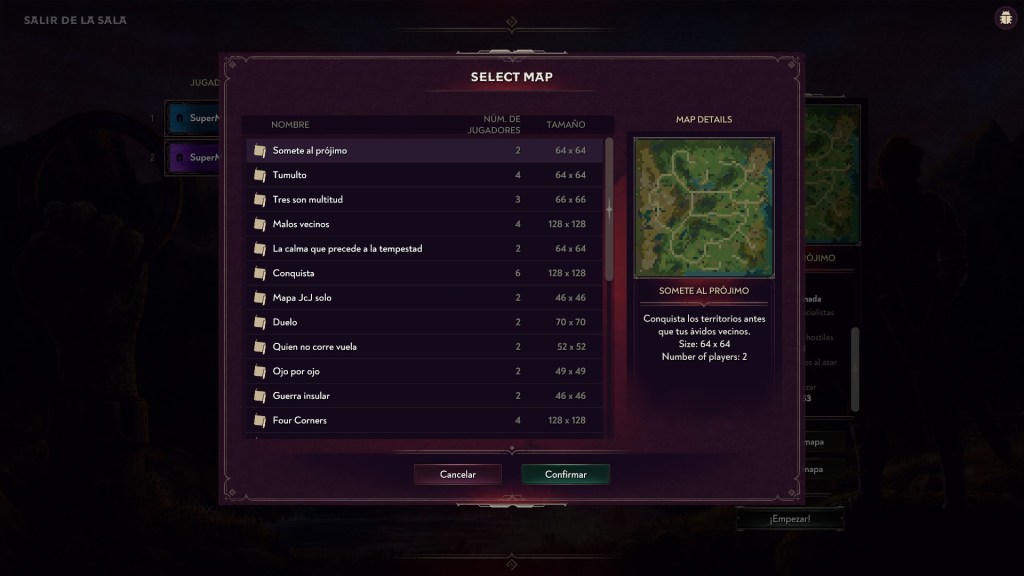Confirm the map selection
1024x576 pixels.
tap(566, 474)
